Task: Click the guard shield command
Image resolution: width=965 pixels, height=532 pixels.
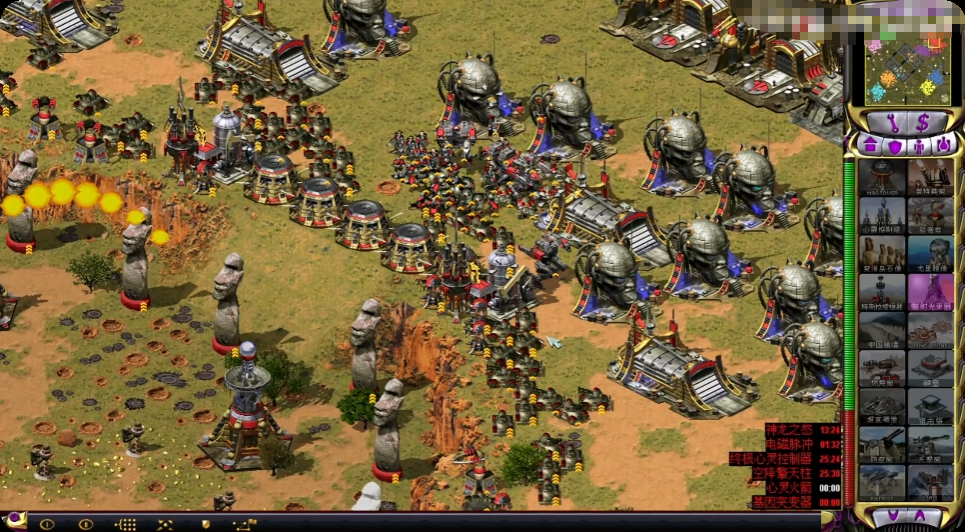Action: pyautogui.click(x=206, y=523)
